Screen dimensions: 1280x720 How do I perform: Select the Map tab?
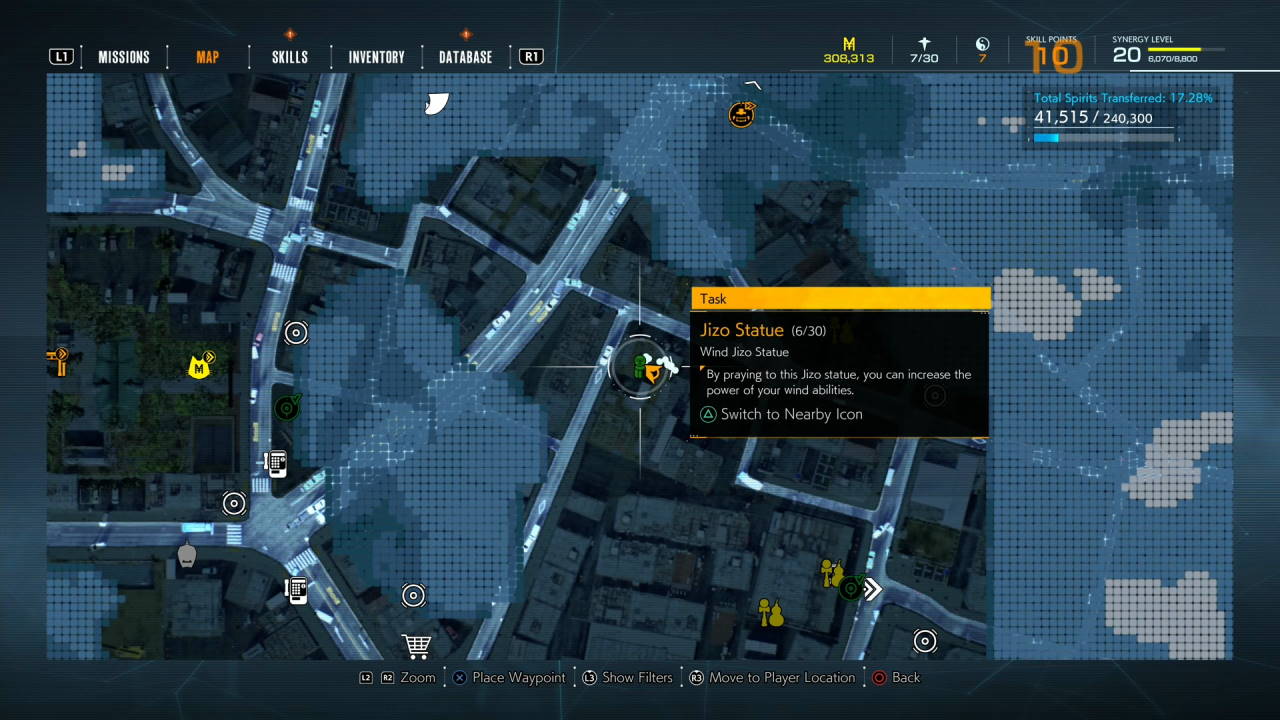[x=208, y=57]
